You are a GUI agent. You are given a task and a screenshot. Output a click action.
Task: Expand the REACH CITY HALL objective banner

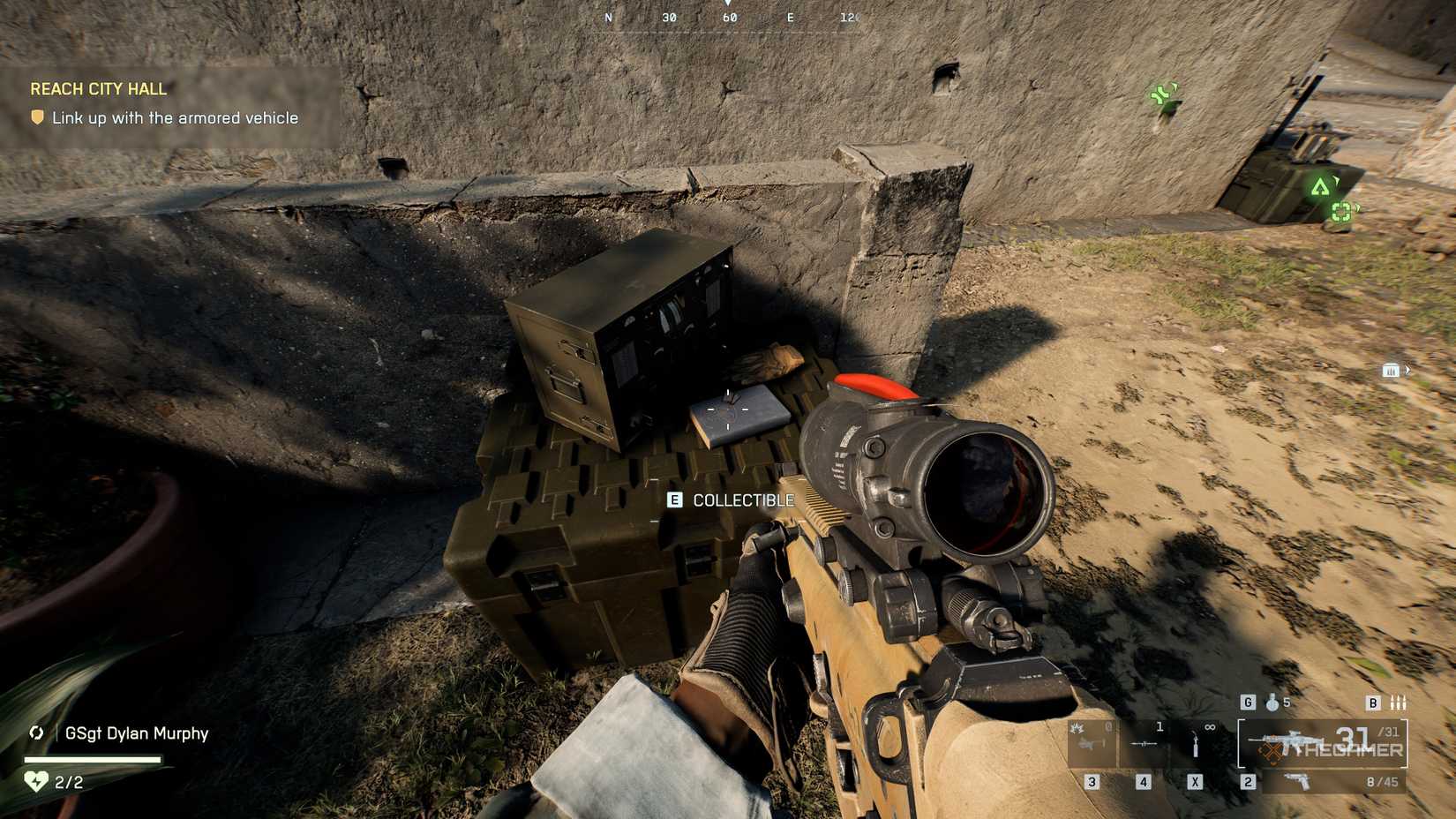(99, 89)
